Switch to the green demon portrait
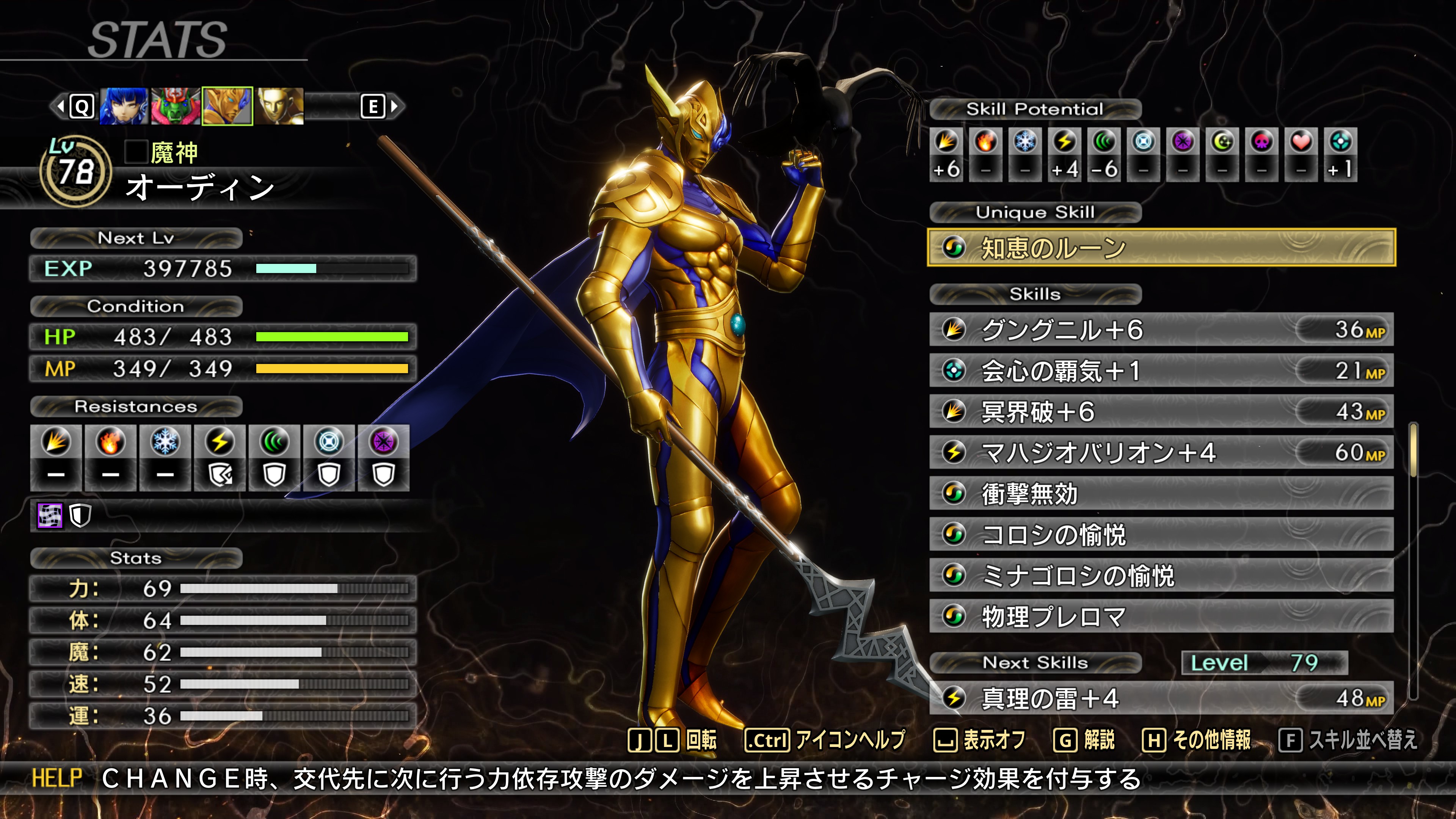 [175, 106]
